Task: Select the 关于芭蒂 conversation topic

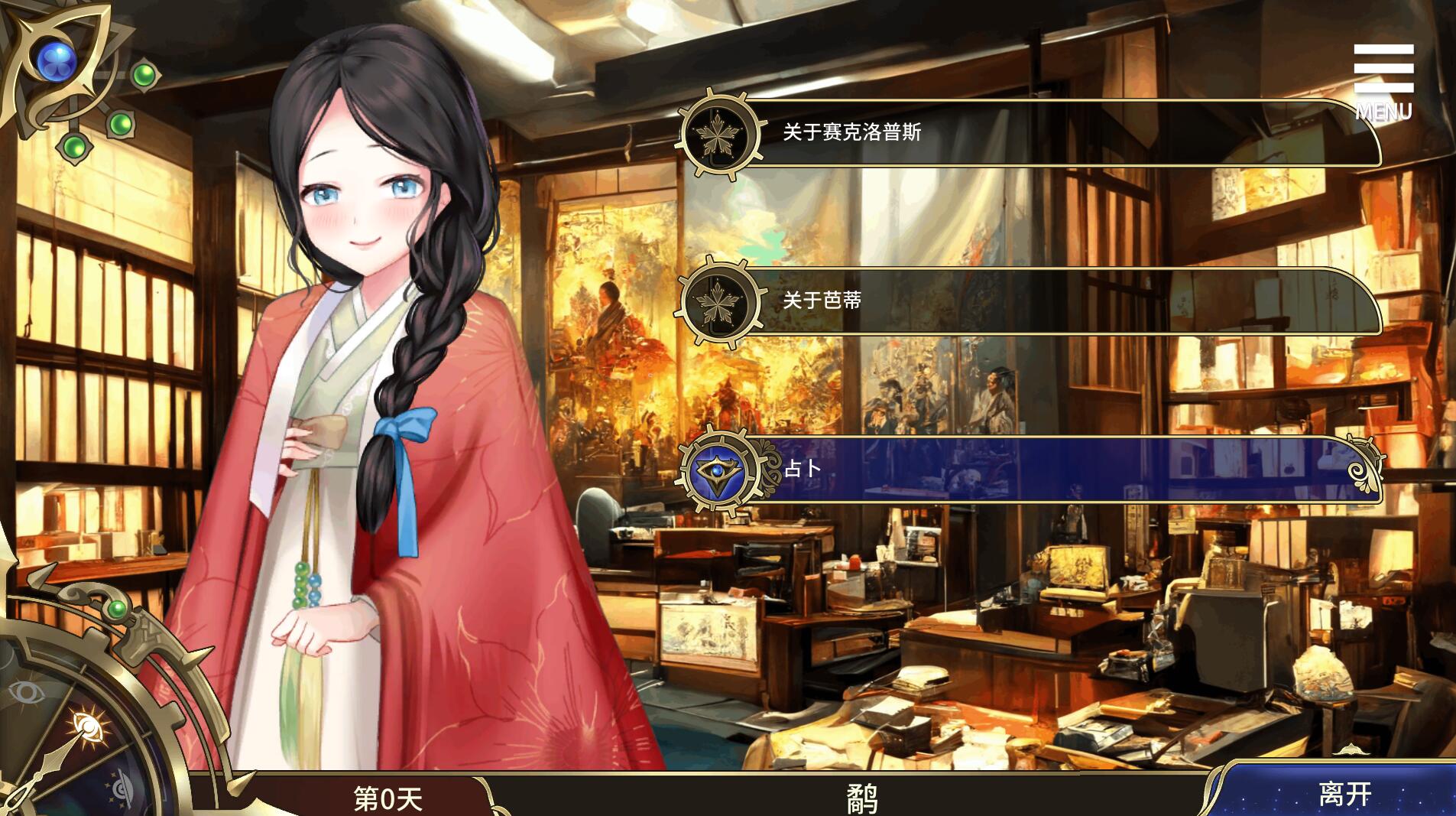Action: 1032,301
